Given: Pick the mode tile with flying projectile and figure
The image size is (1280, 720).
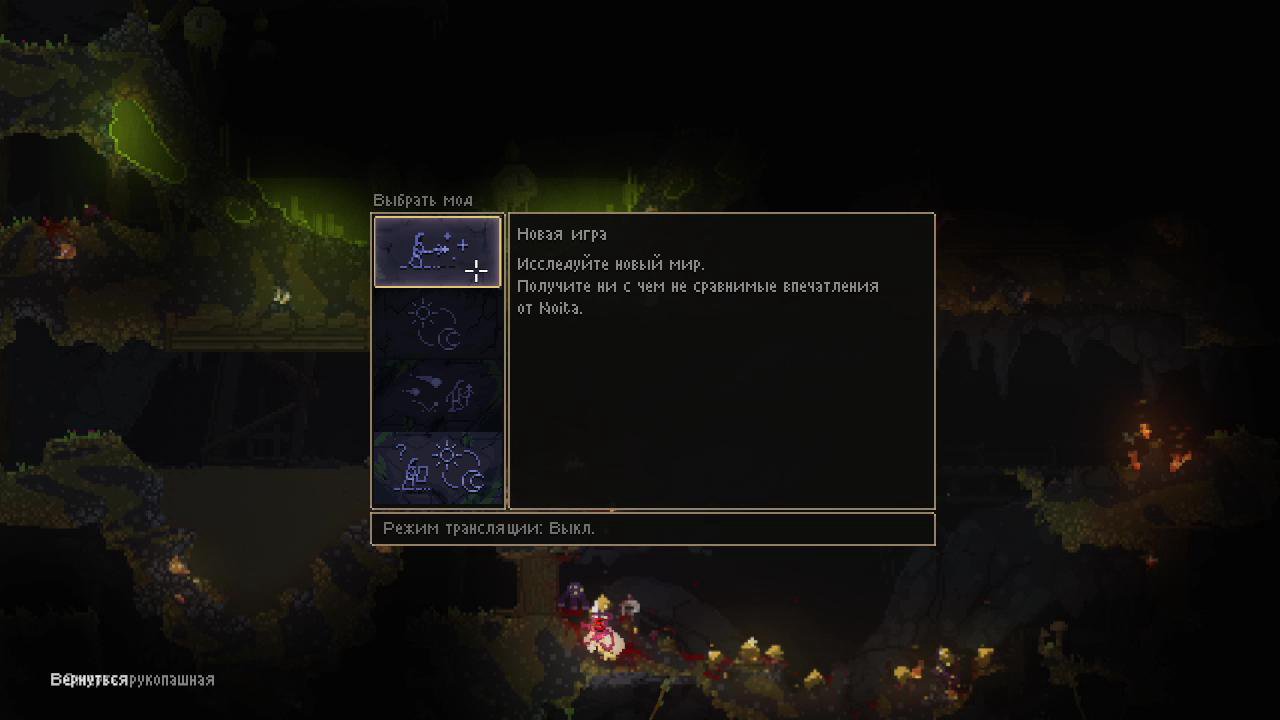Looking at the screenshot, I should 437,396.
